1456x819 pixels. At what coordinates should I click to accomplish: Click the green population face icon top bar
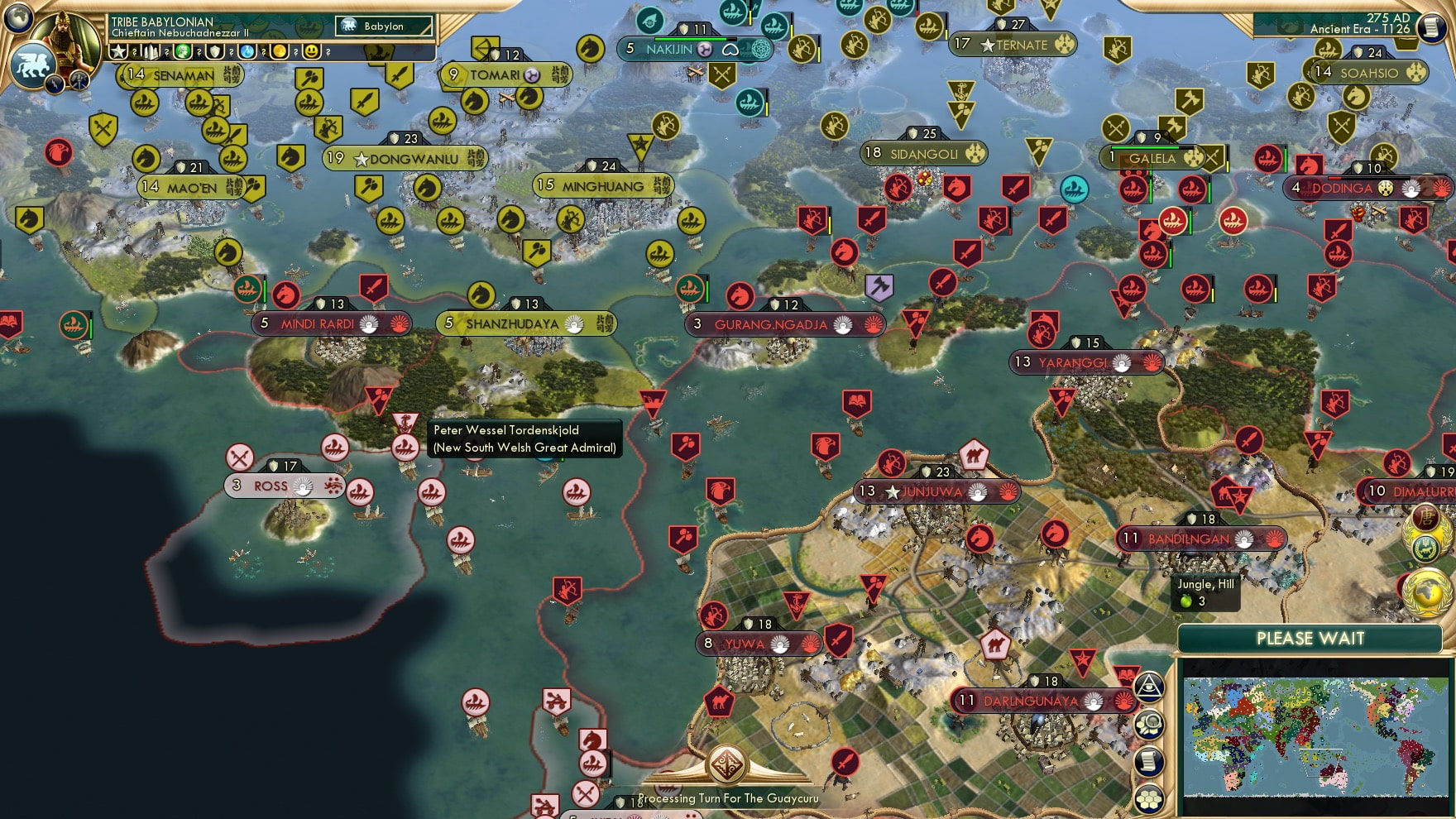tap(184, 52)
